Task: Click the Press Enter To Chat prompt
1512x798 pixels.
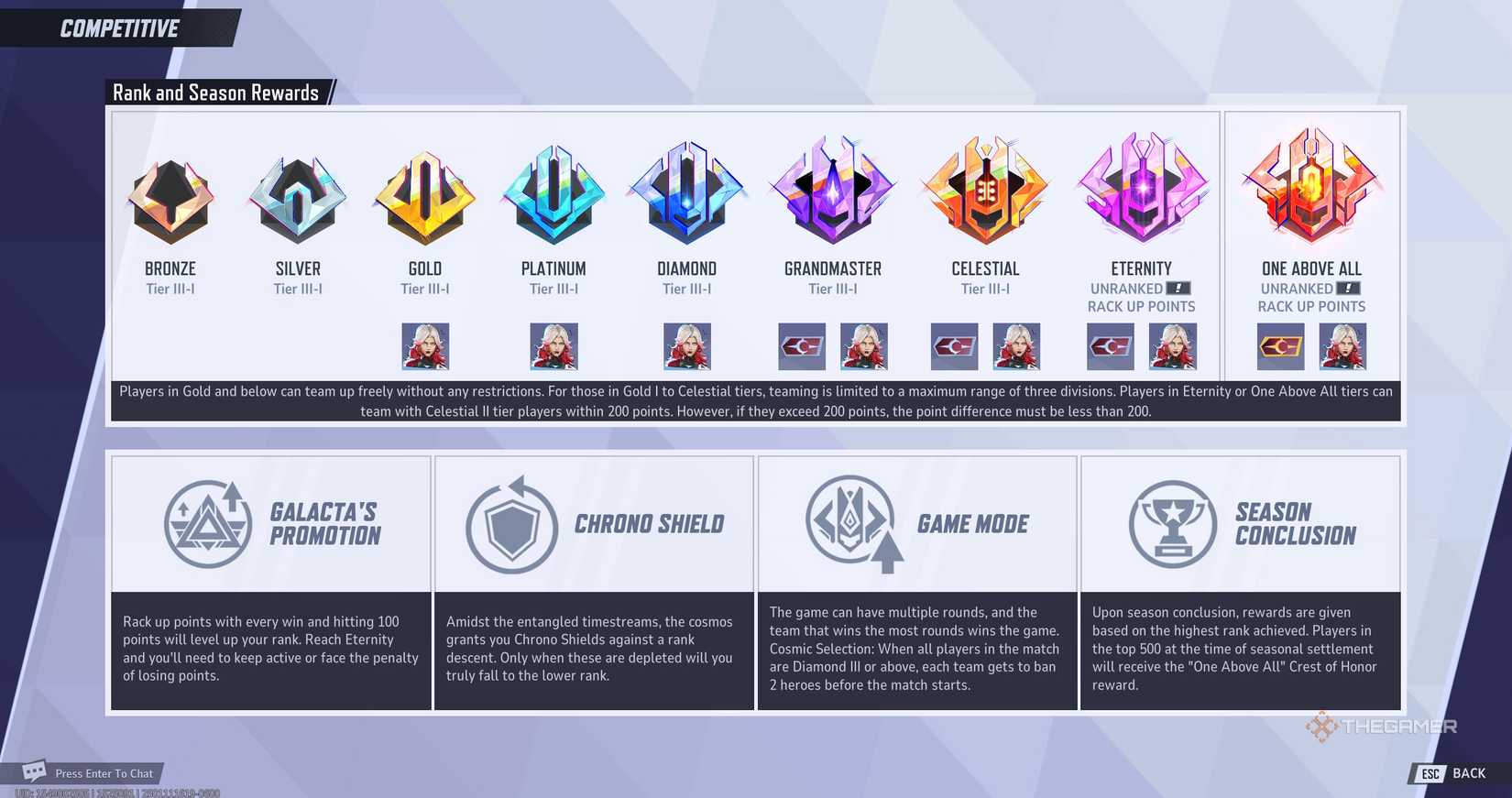Action: 103,772
